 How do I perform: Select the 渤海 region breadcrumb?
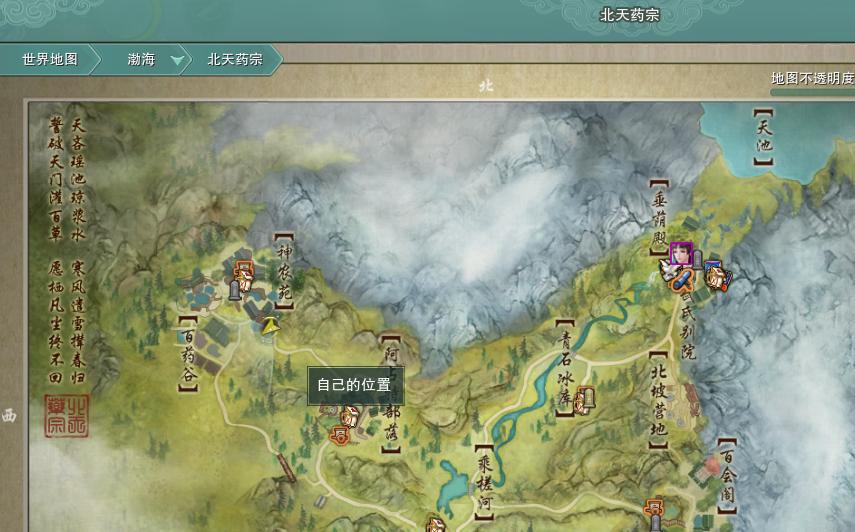[141, 60]
